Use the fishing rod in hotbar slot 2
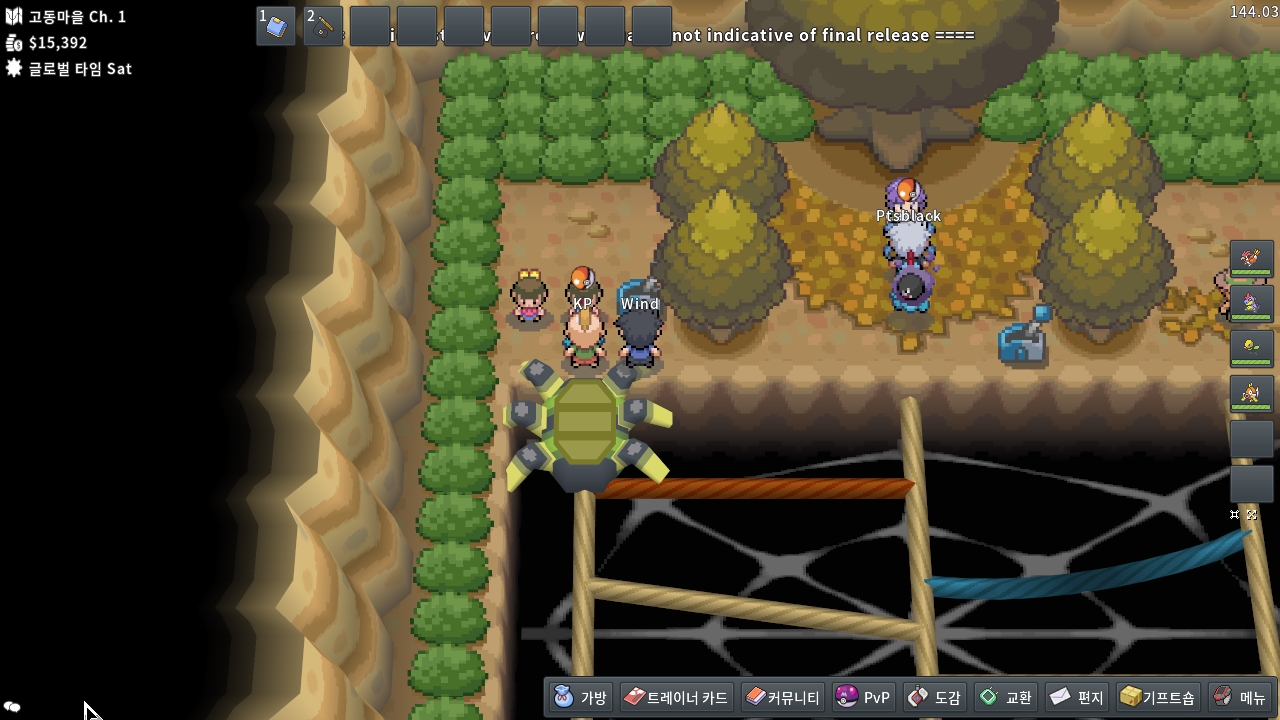 point(323,26)
